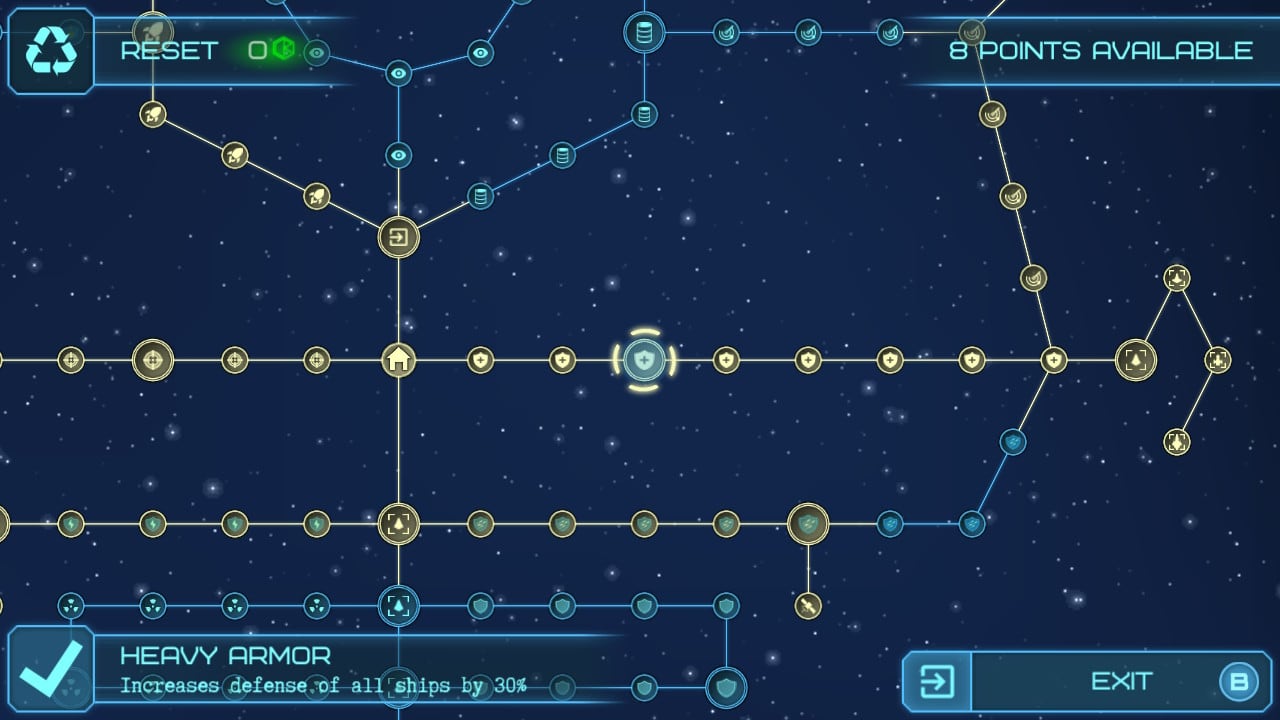Image resolution: width=1280 pixels, height=720 pixels.
Task: Click the door icon inside the Exit bar
Action: pyautogui.click(x=935, y=682)
